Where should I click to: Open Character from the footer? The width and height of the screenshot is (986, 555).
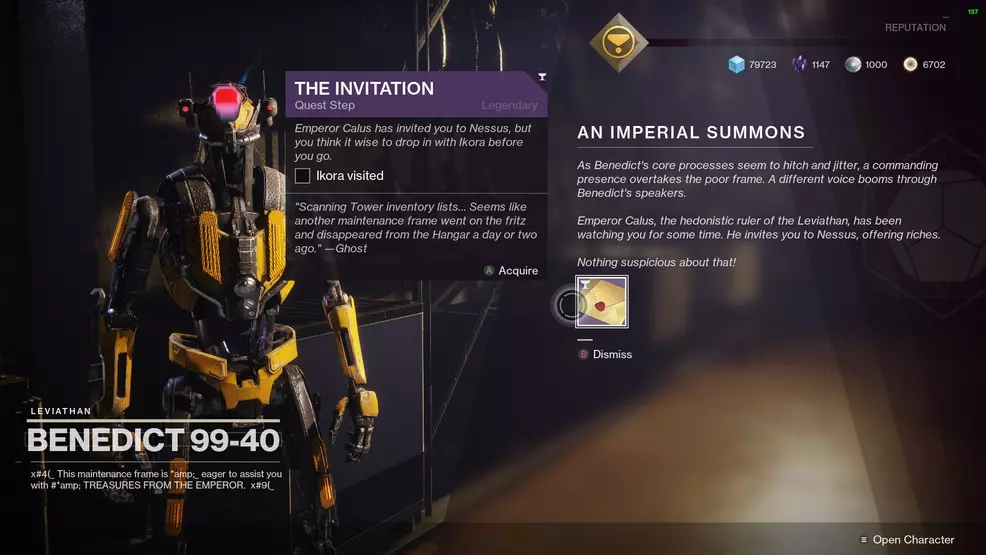tap(912, 540)
